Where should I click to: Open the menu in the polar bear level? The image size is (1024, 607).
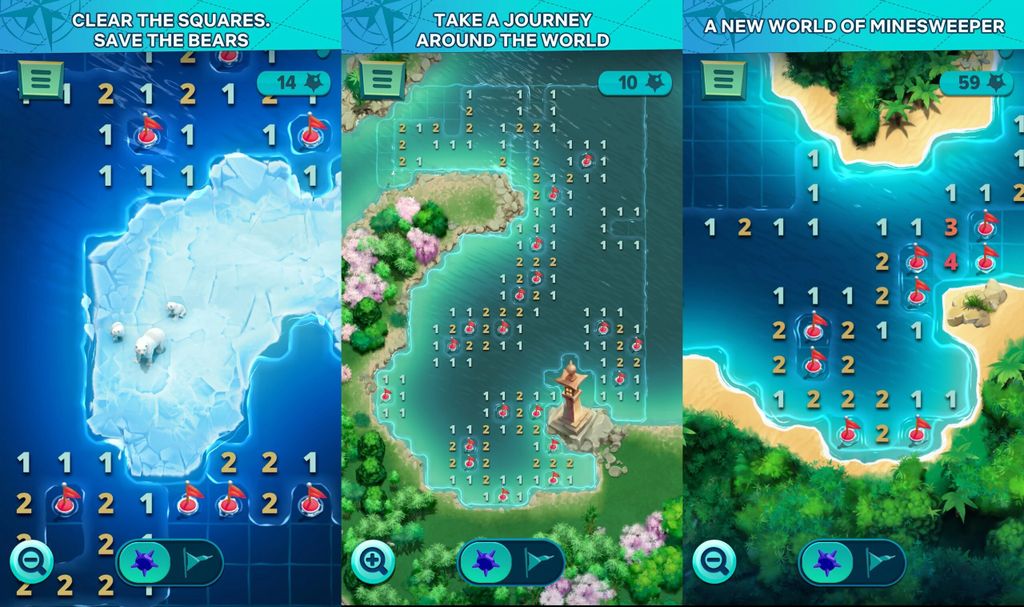(41, 81)
